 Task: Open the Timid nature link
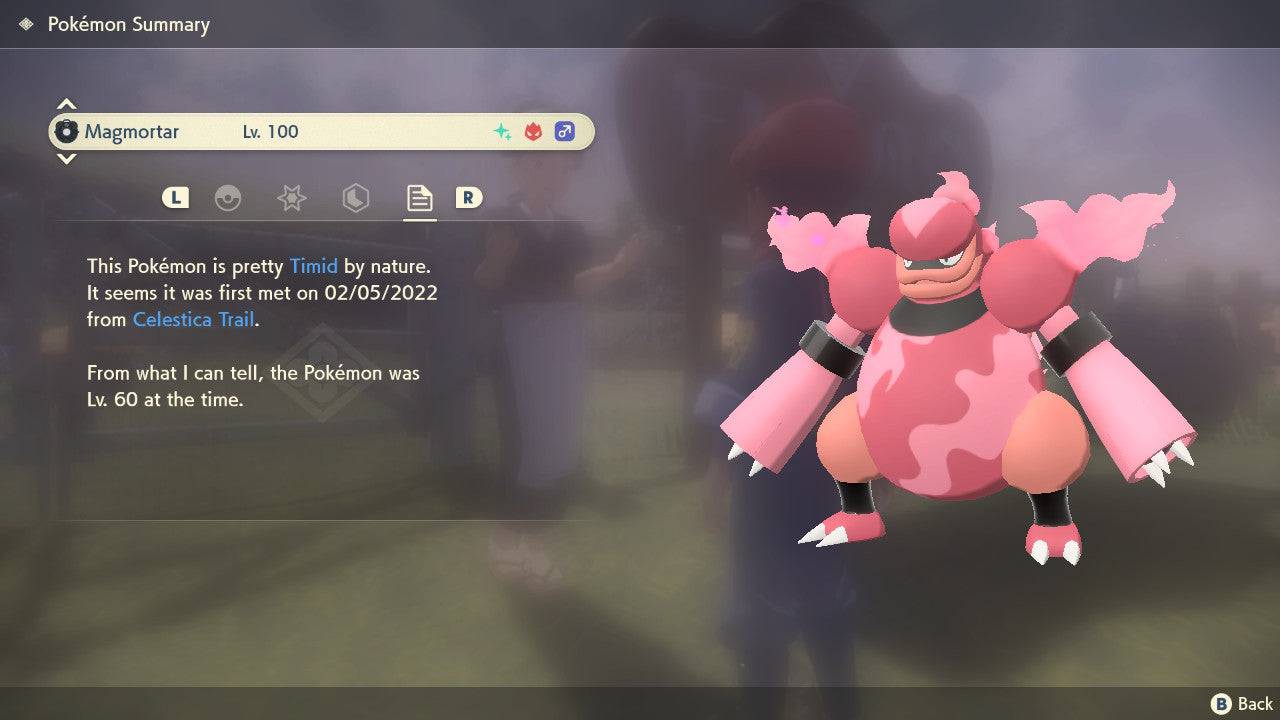(x=314, y=266)
